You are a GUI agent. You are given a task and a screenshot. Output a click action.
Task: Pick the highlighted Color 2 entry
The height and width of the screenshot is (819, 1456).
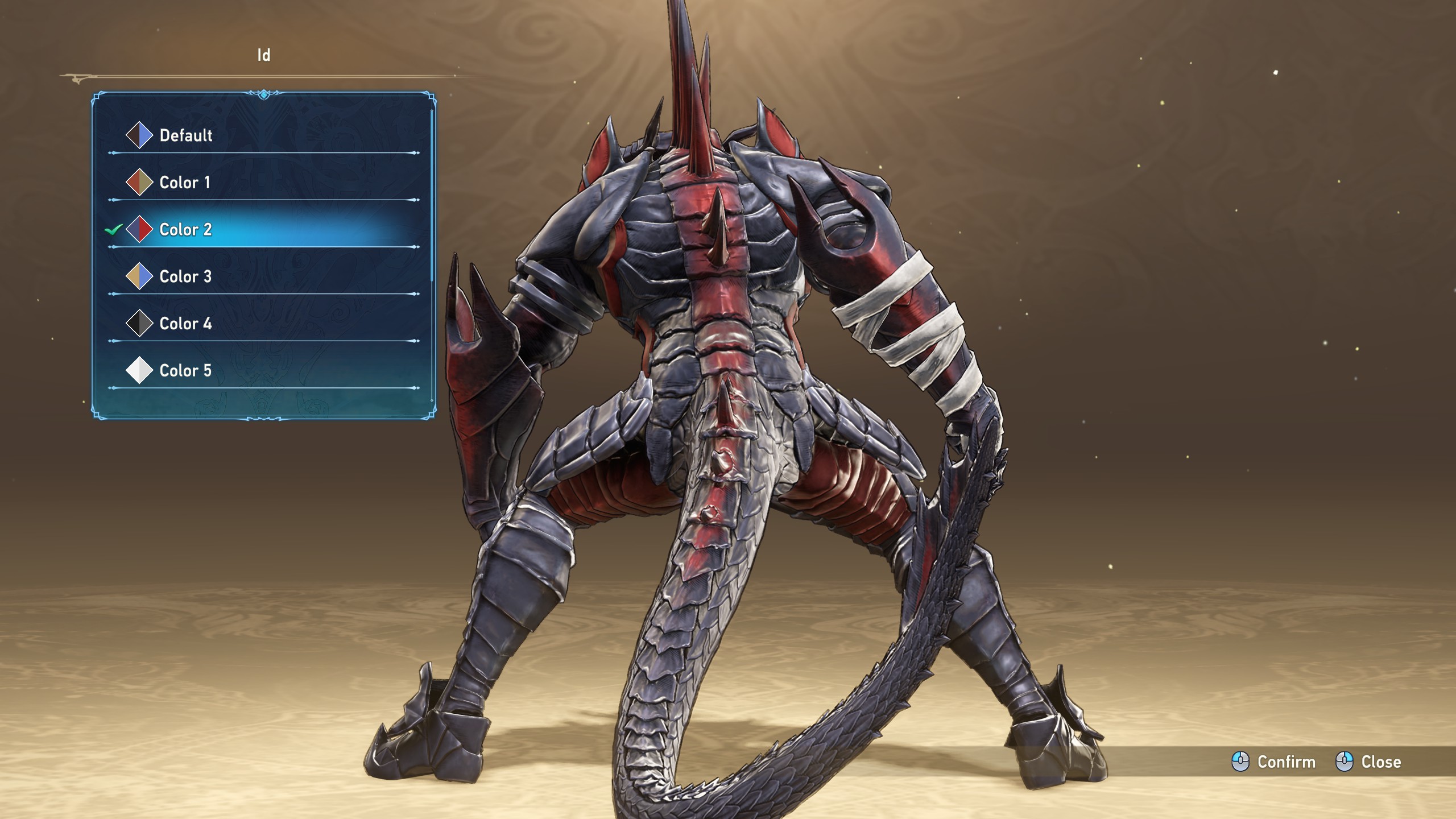tap(185, 230)
